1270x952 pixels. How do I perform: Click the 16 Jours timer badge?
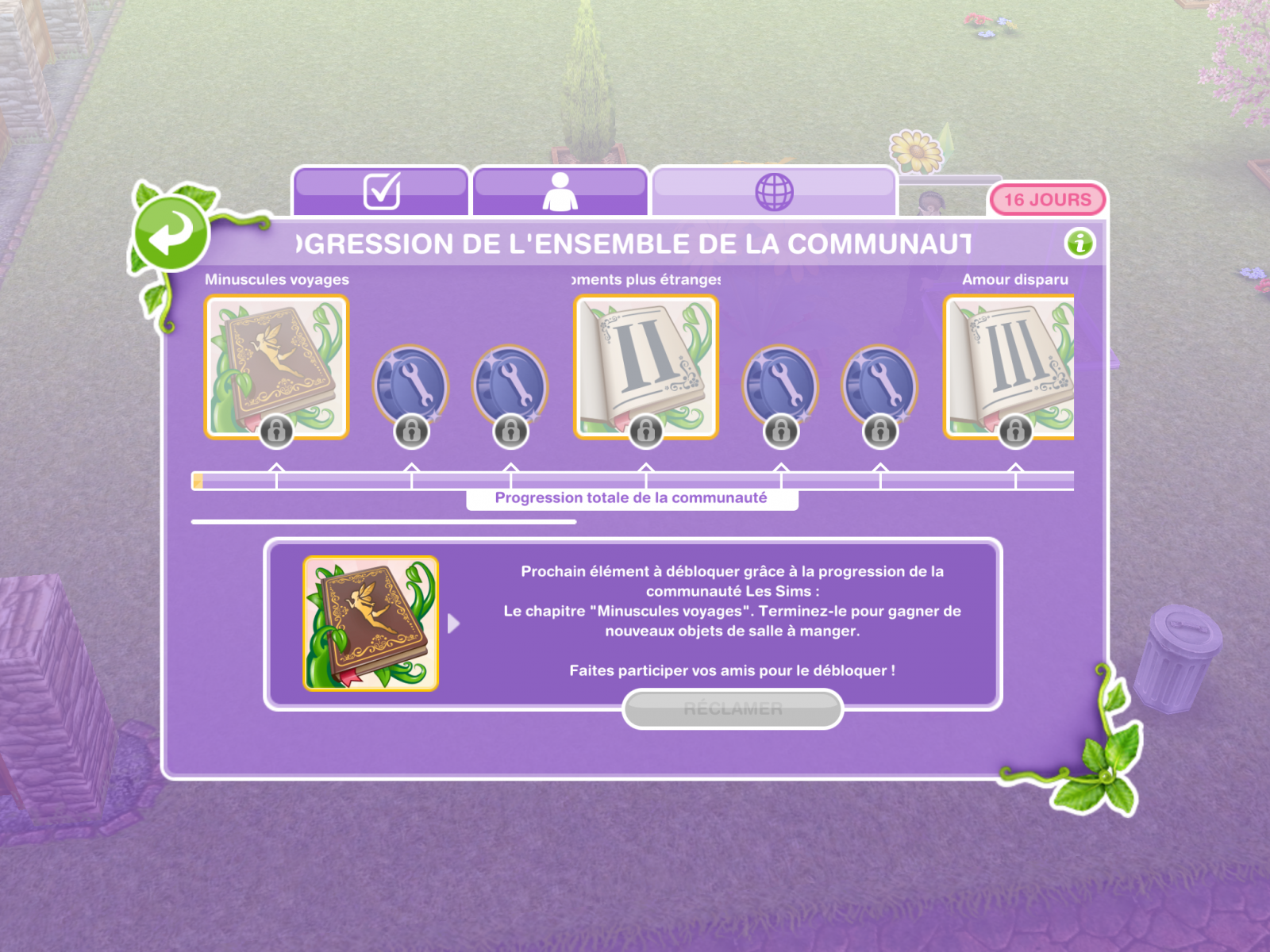pos(1047,200)
